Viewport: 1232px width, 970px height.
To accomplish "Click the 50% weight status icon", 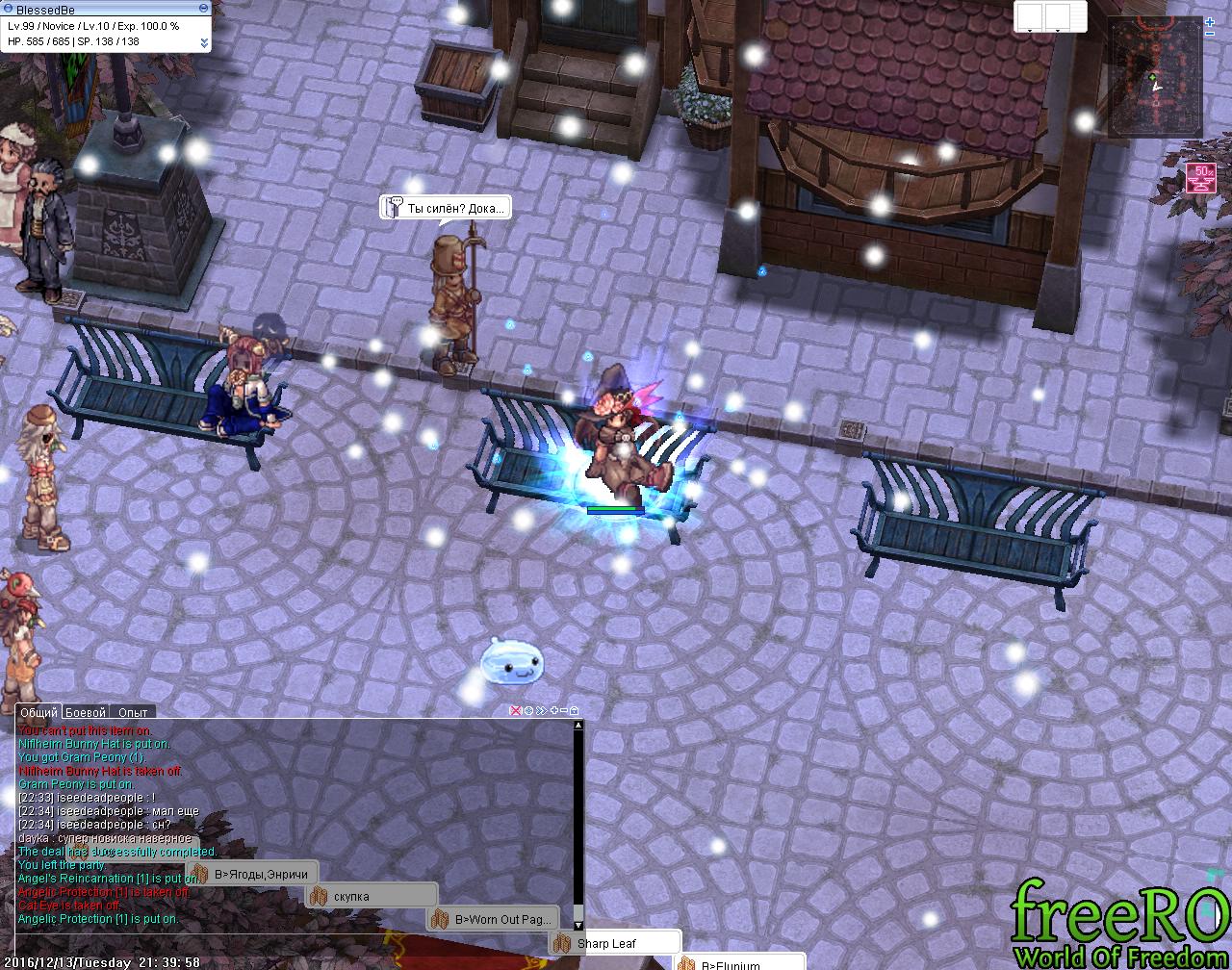I will (x=1201, y=178).
